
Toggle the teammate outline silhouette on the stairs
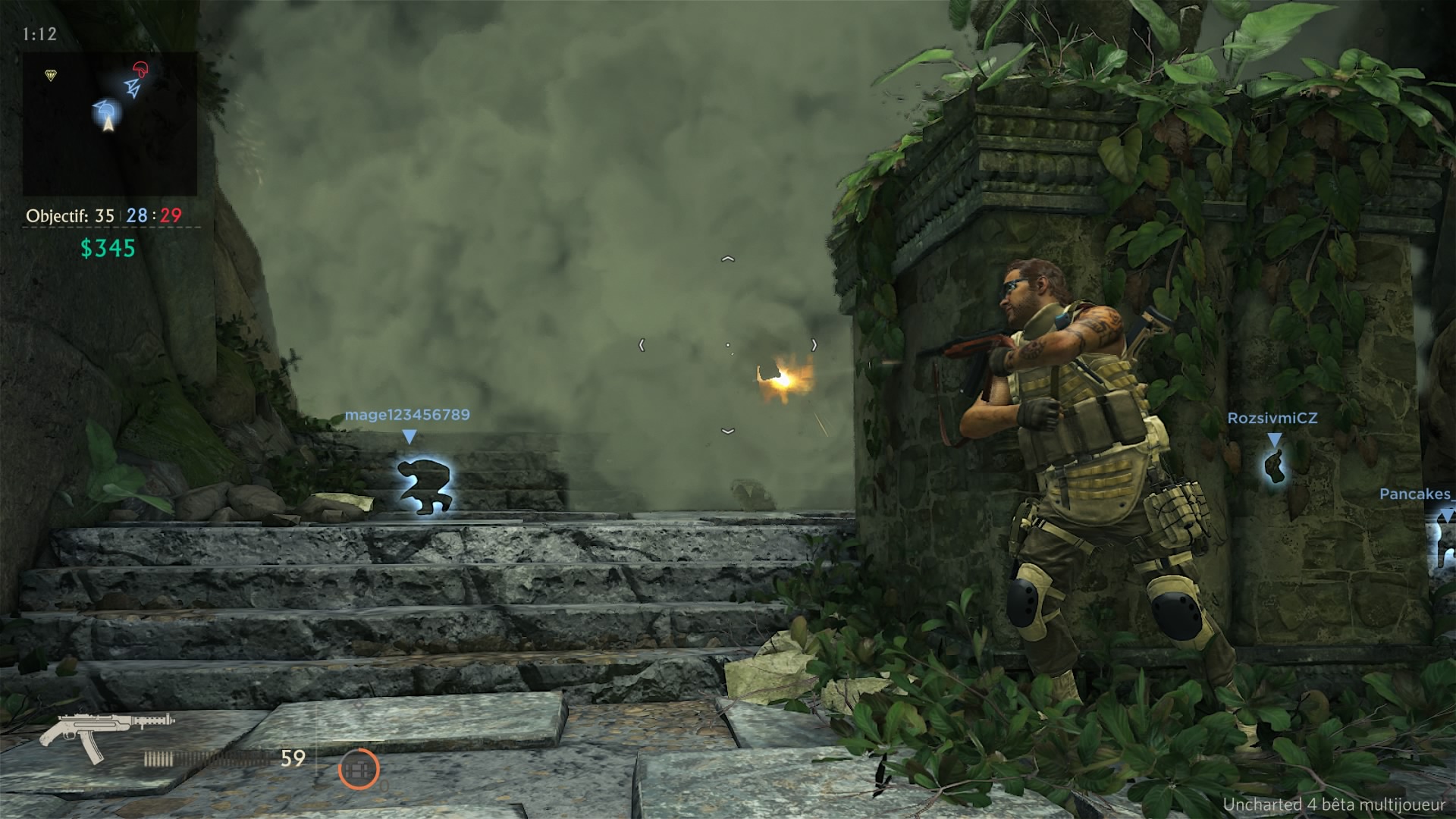(425, 485)
